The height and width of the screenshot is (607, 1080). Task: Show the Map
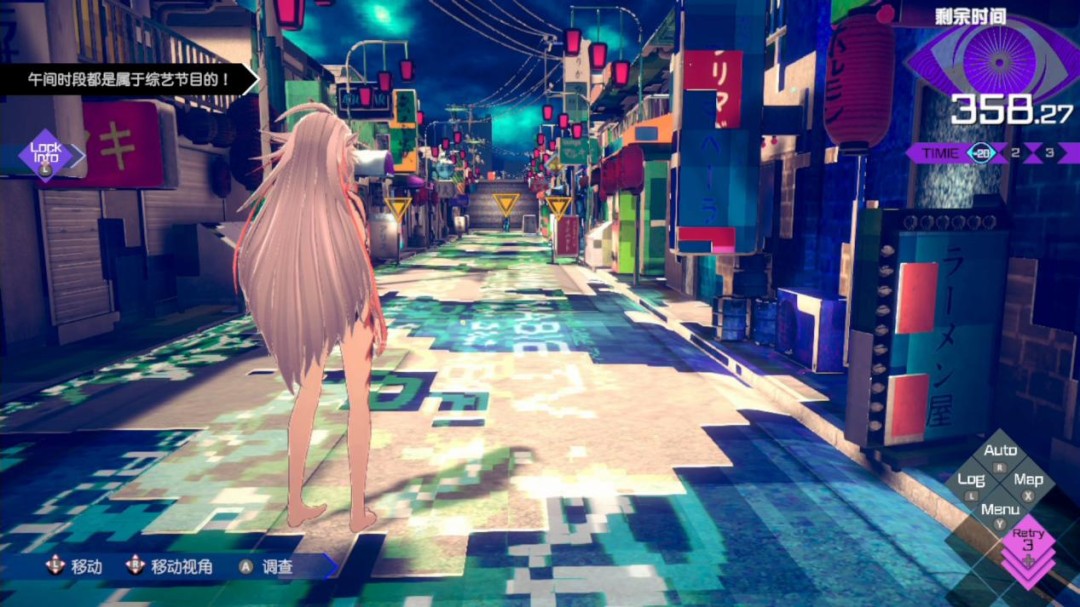1028,481
